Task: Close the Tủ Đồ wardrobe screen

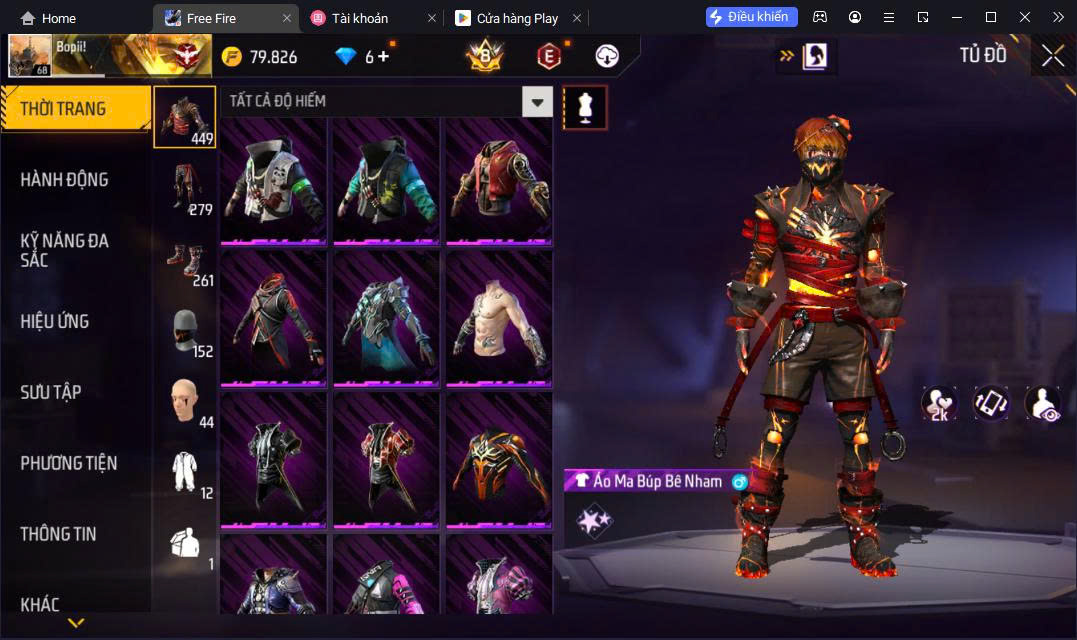Action: (1053, 56)
